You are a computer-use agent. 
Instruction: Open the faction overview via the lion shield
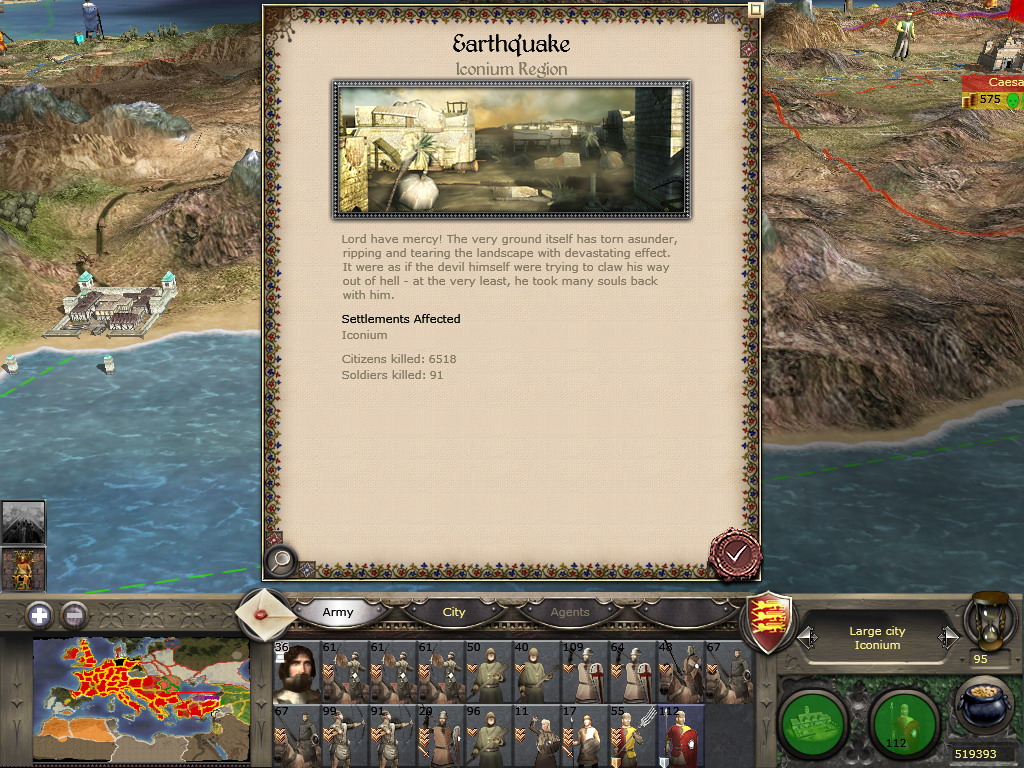[771, 622]
